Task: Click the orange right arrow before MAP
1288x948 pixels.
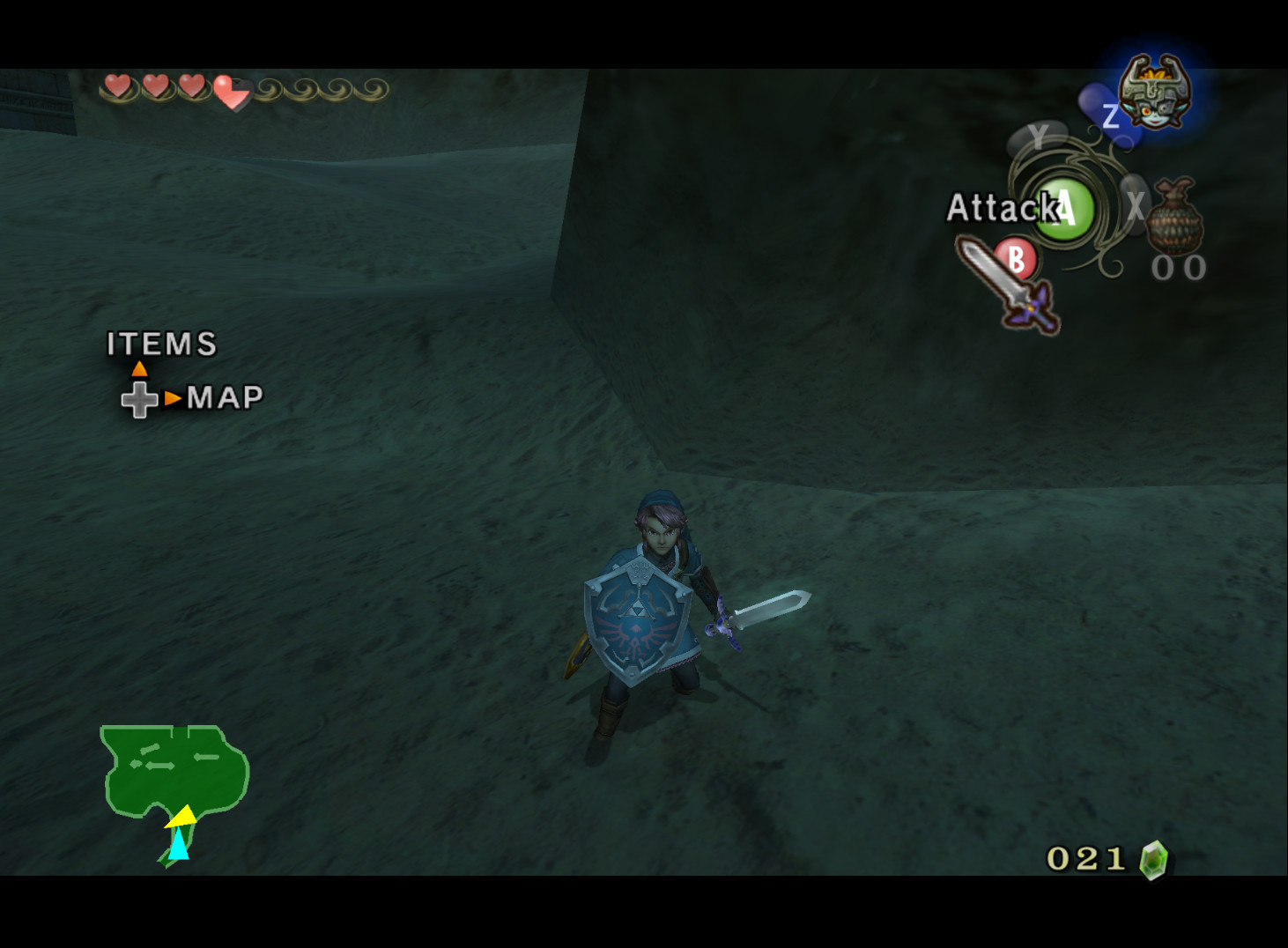Action: click(x=174, y=398)
